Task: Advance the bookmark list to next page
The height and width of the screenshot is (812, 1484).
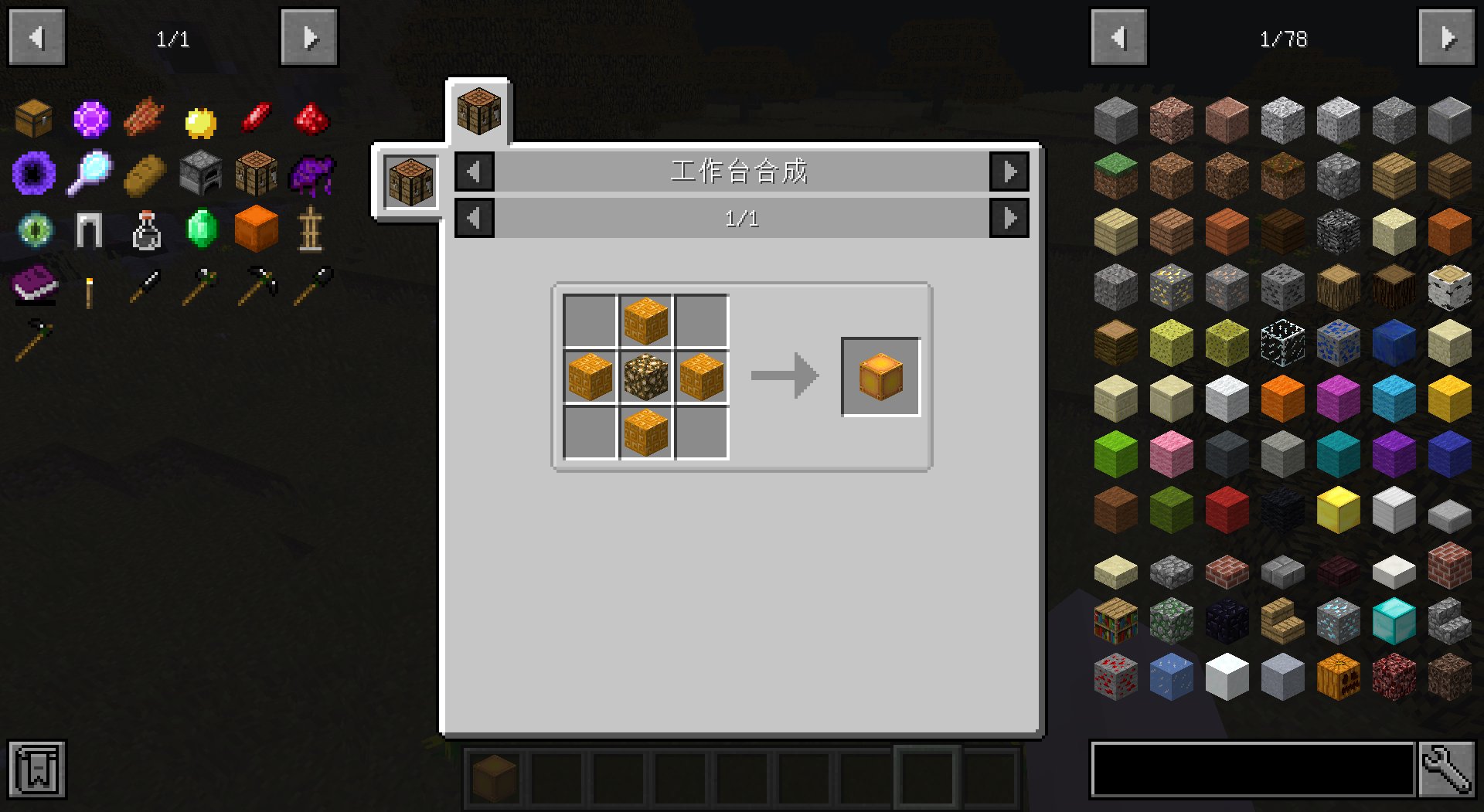Action: (x=309, y=38)
